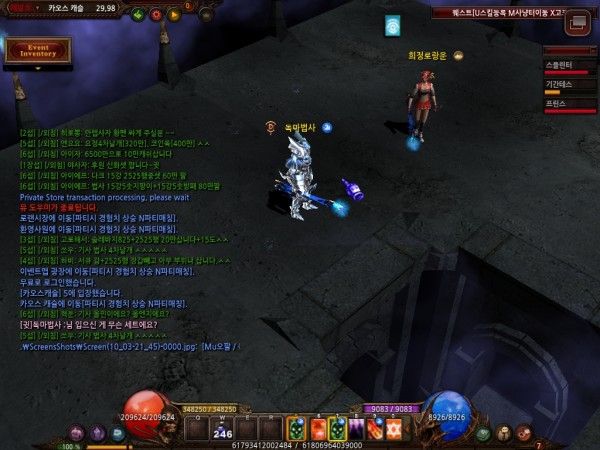This screenshot has height=450, width=600.
Task: Select the W slot potion with 246 count
Action: click(x=222, y=429)
